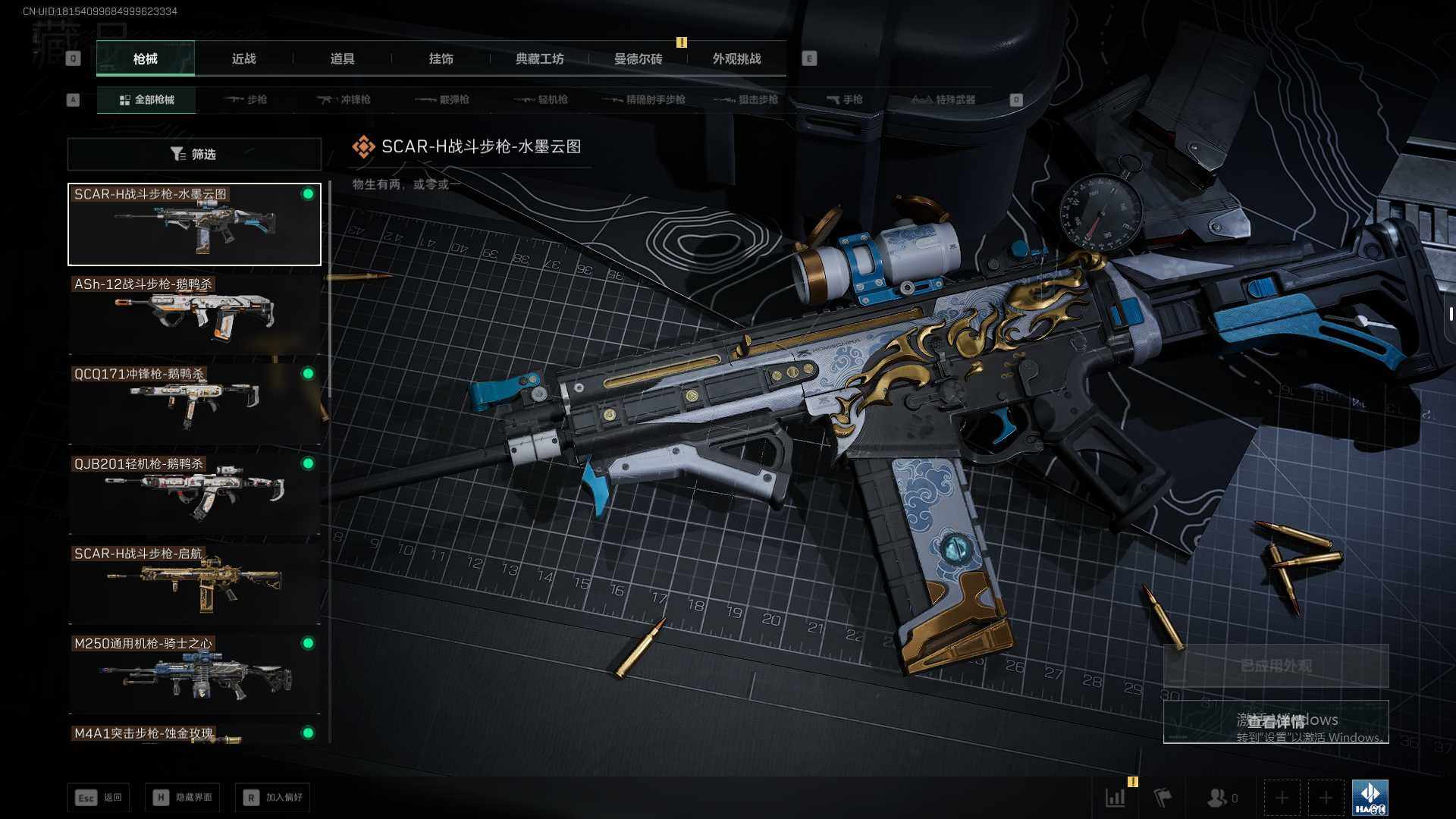
Task: Filter weapons by 步枪 rifles
Action: (246, 99)
